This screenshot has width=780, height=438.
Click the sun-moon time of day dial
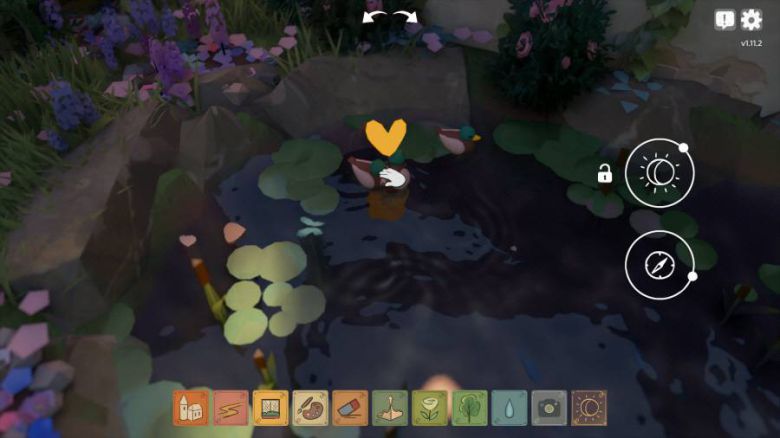659,174
